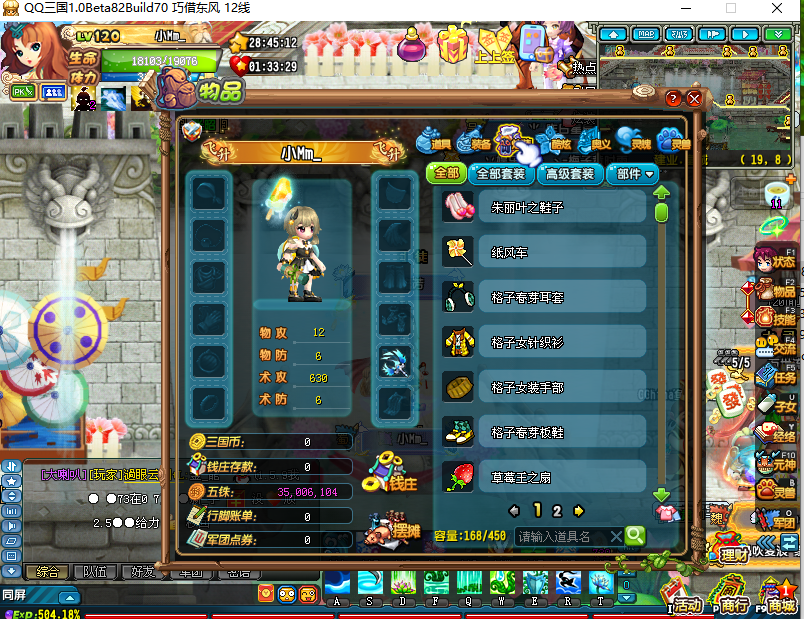This screenshot has height=619, width=804.
Task: Switch to the 道具 items tab
Action: [x=437, y=139]
